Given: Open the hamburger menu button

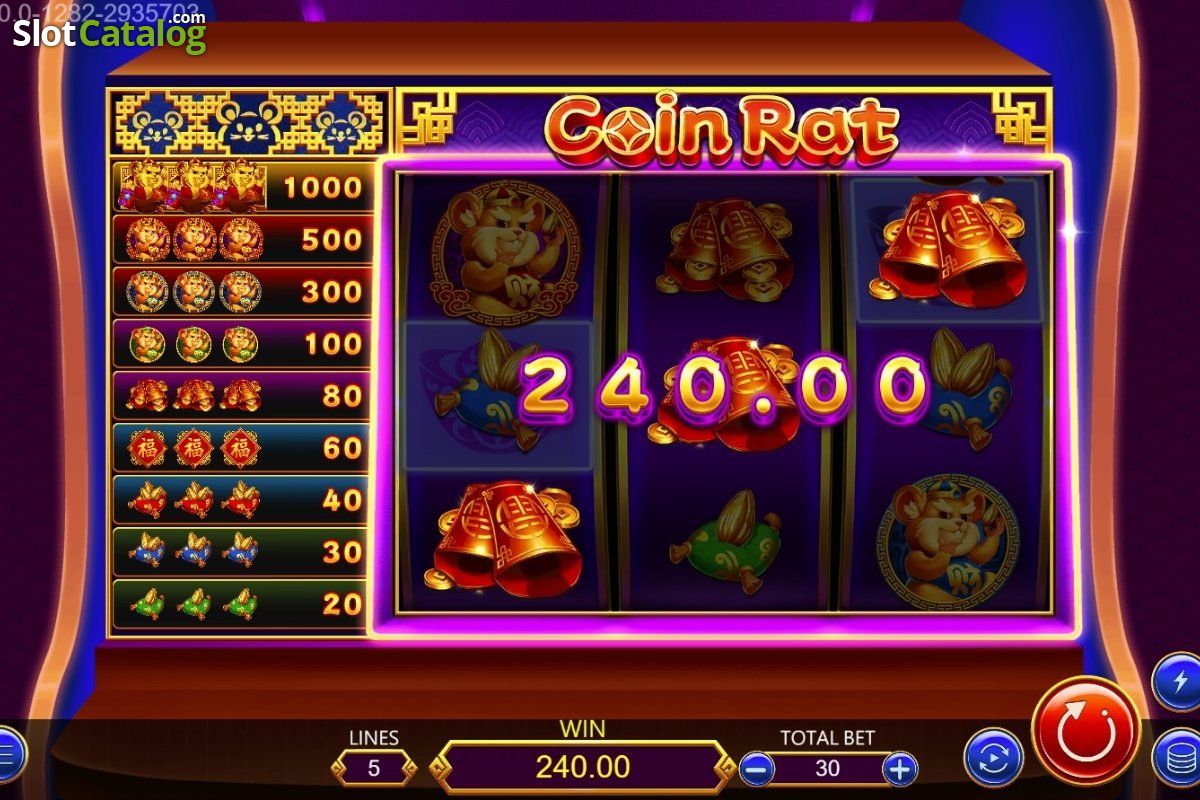Looking at the screenshot, I should 8,752.
